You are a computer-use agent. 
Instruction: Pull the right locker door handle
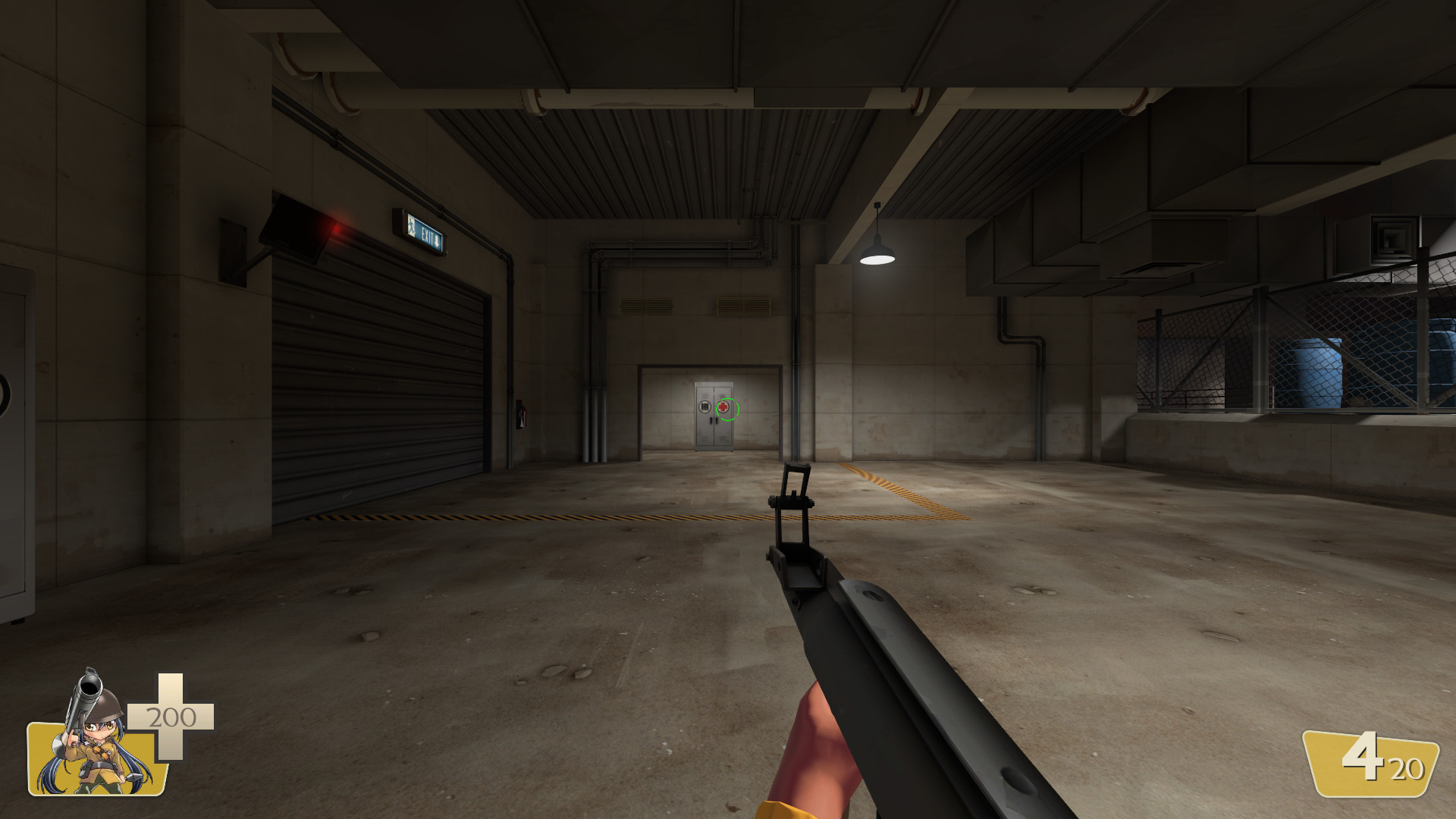717,420
